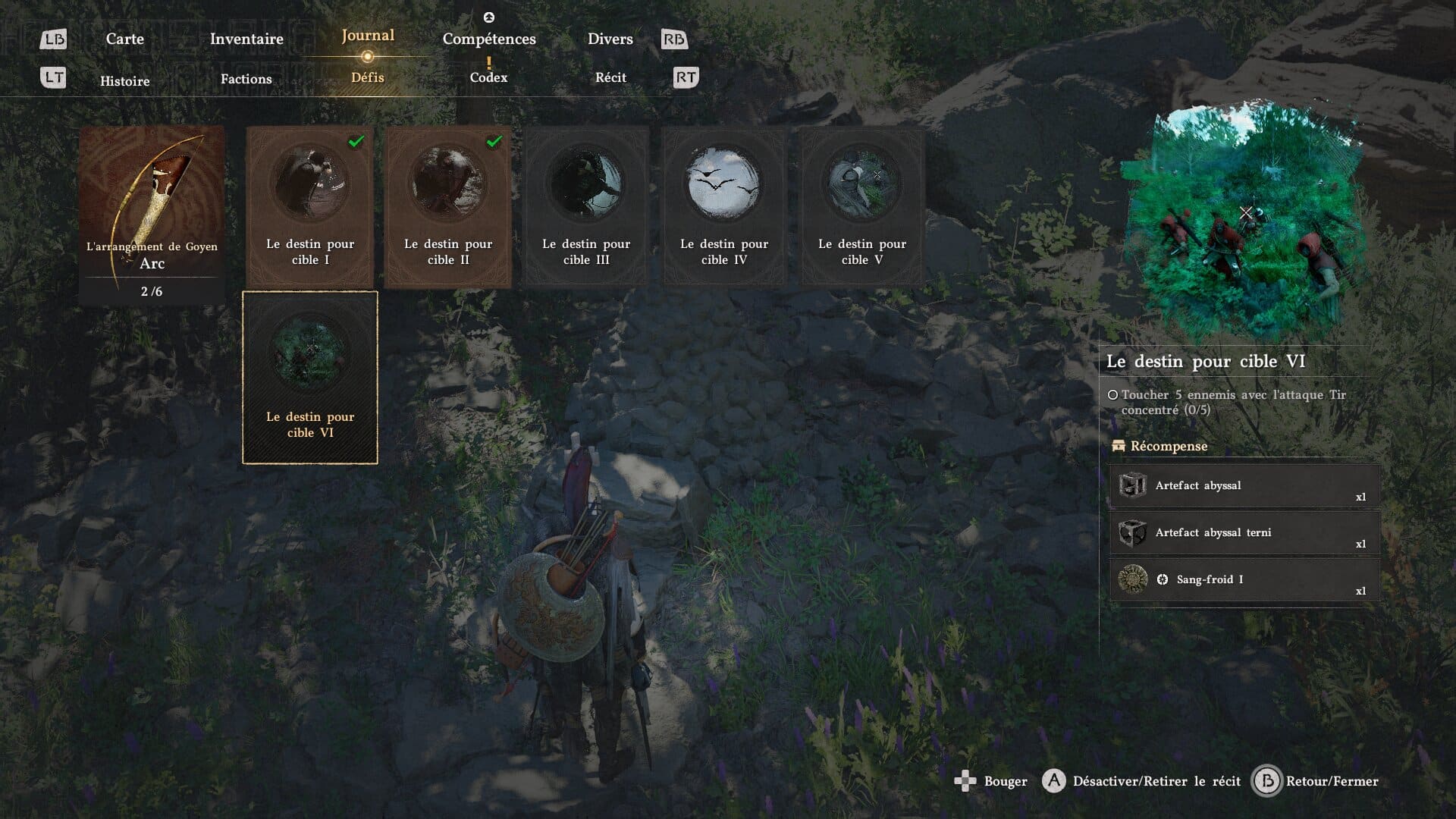Screen dimensions: 1456x819
Task: Select the L'arrangement de Goyen Arc category
Action: click(x=152, y=215)
